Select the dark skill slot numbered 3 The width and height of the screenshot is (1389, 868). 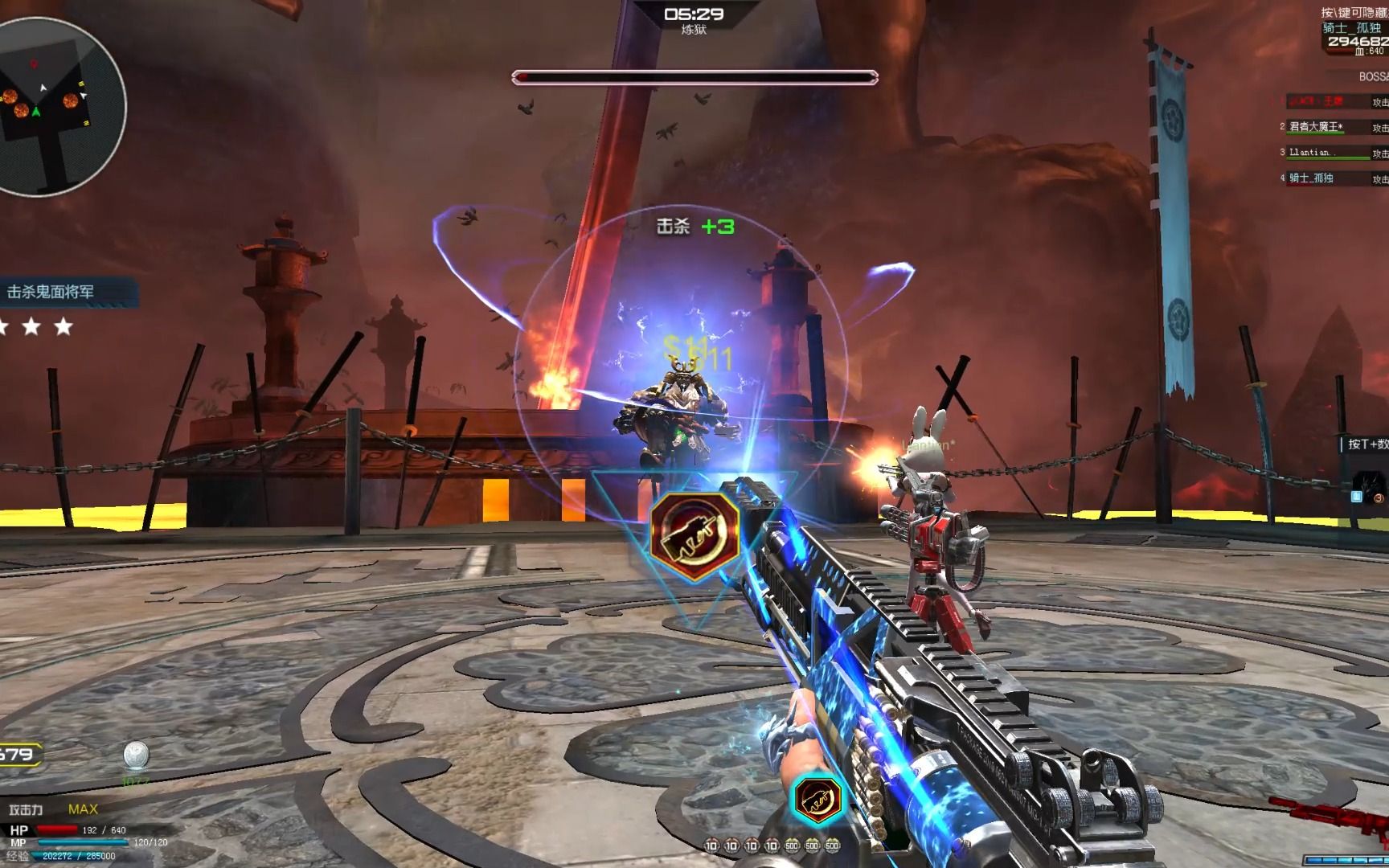[1368, 488]
